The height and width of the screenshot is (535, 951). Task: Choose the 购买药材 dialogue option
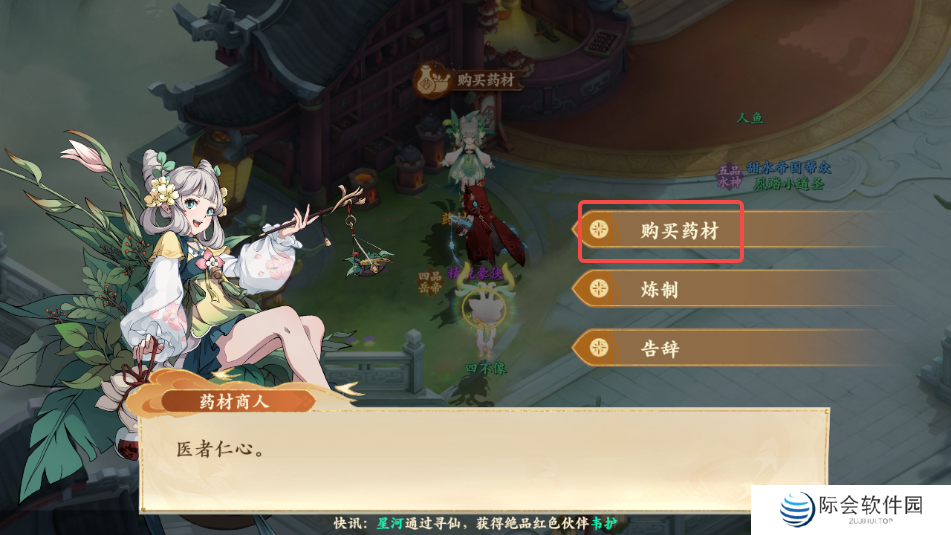pos(678,230)
